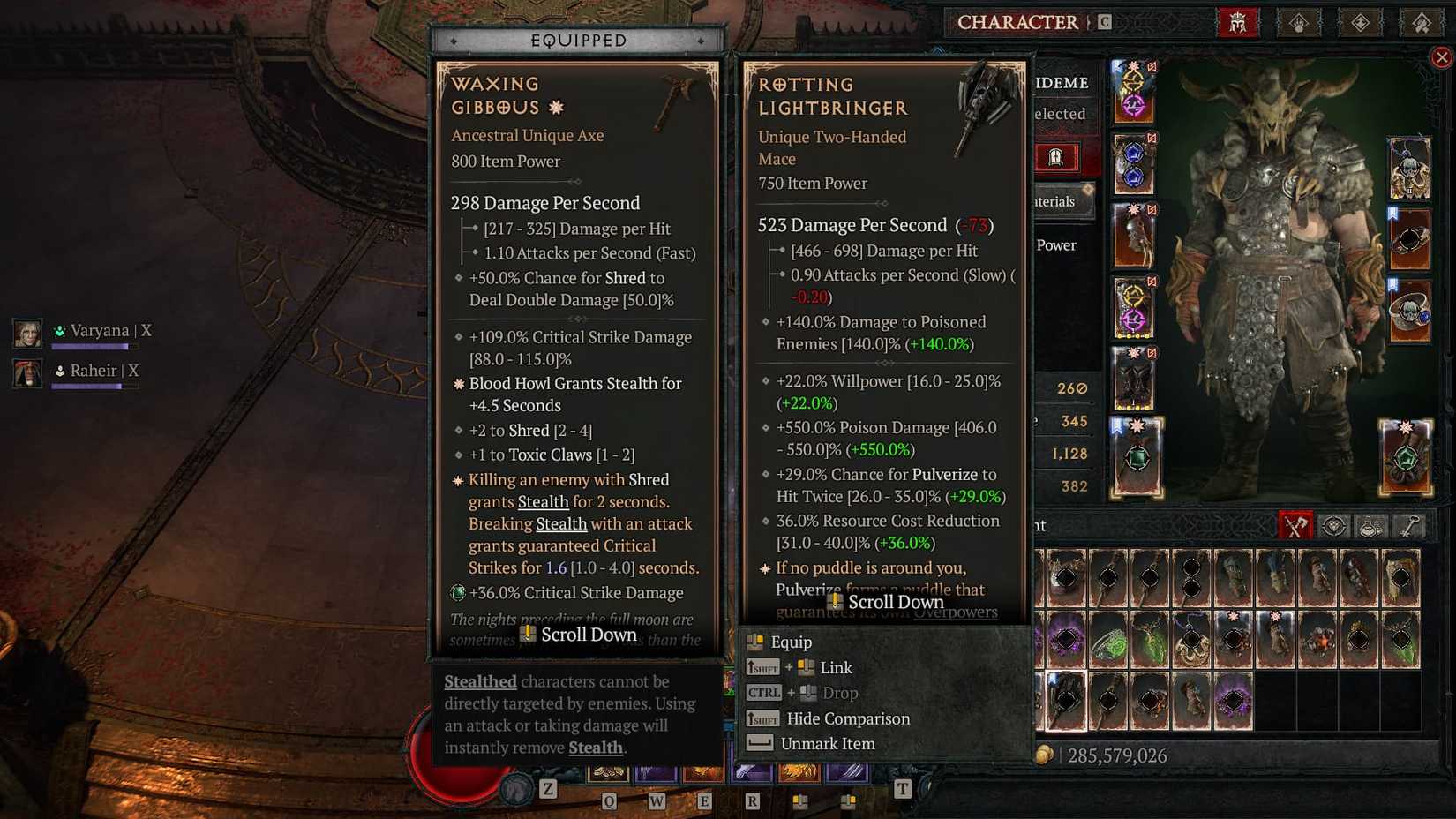Open the Quest Items key tab
The height and width of the screenshot is (819, 1456).
point(1410,526)
